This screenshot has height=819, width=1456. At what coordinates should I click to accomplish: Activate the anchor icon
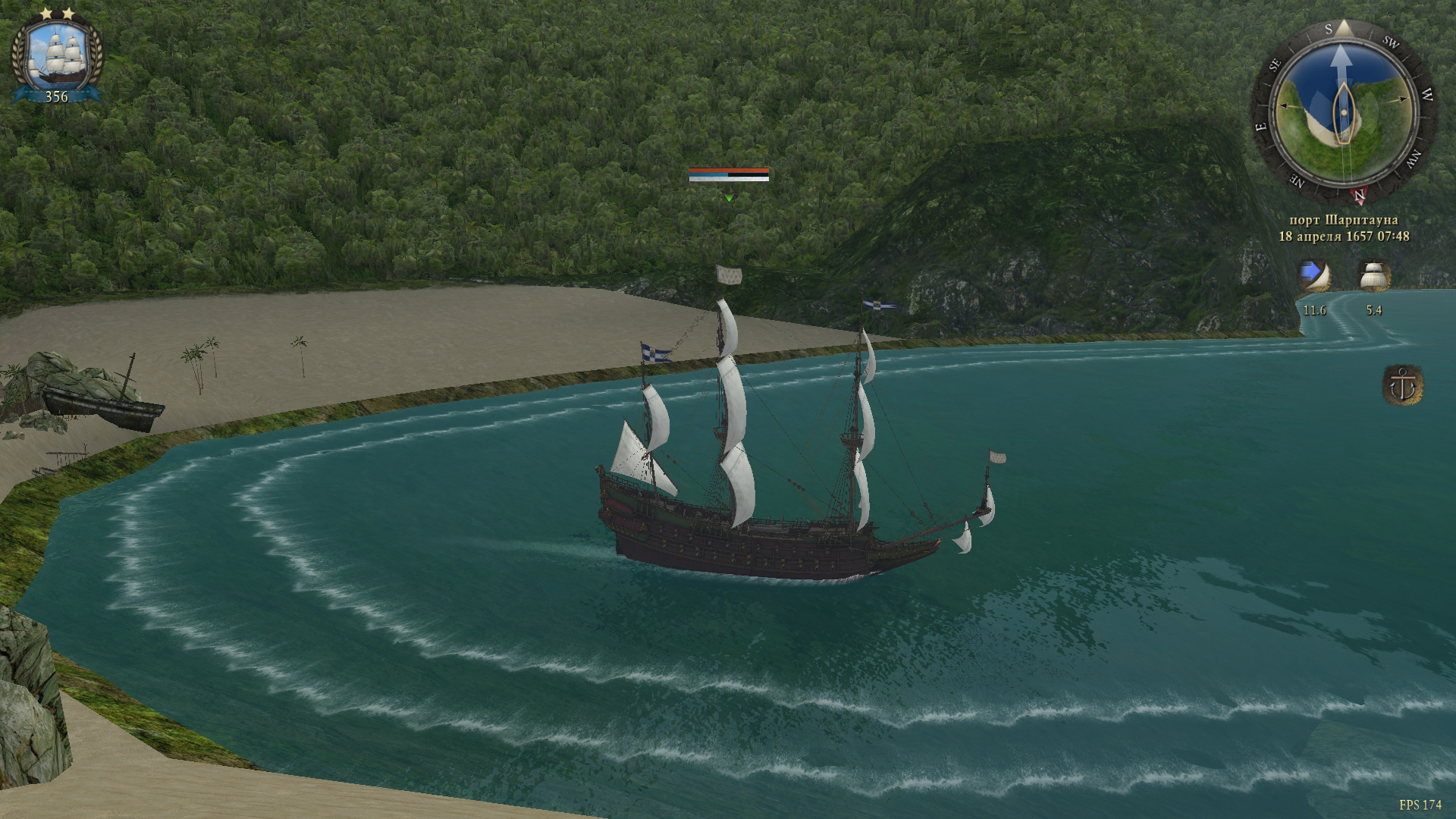(1402, 385)
